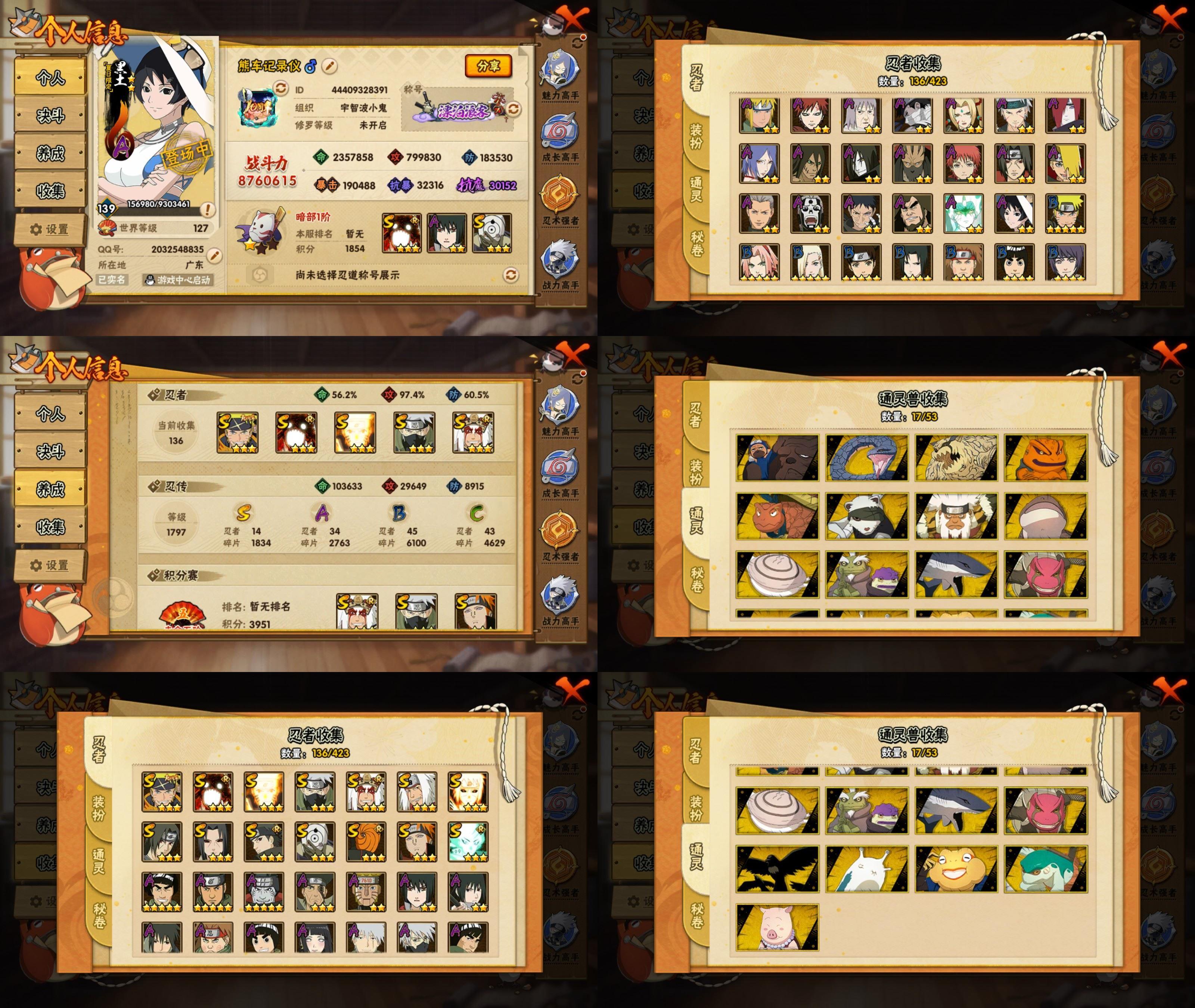Select the pink pig Tonton summon
This screenshot has height=1008, width=1195.
(x=777, y=927)
